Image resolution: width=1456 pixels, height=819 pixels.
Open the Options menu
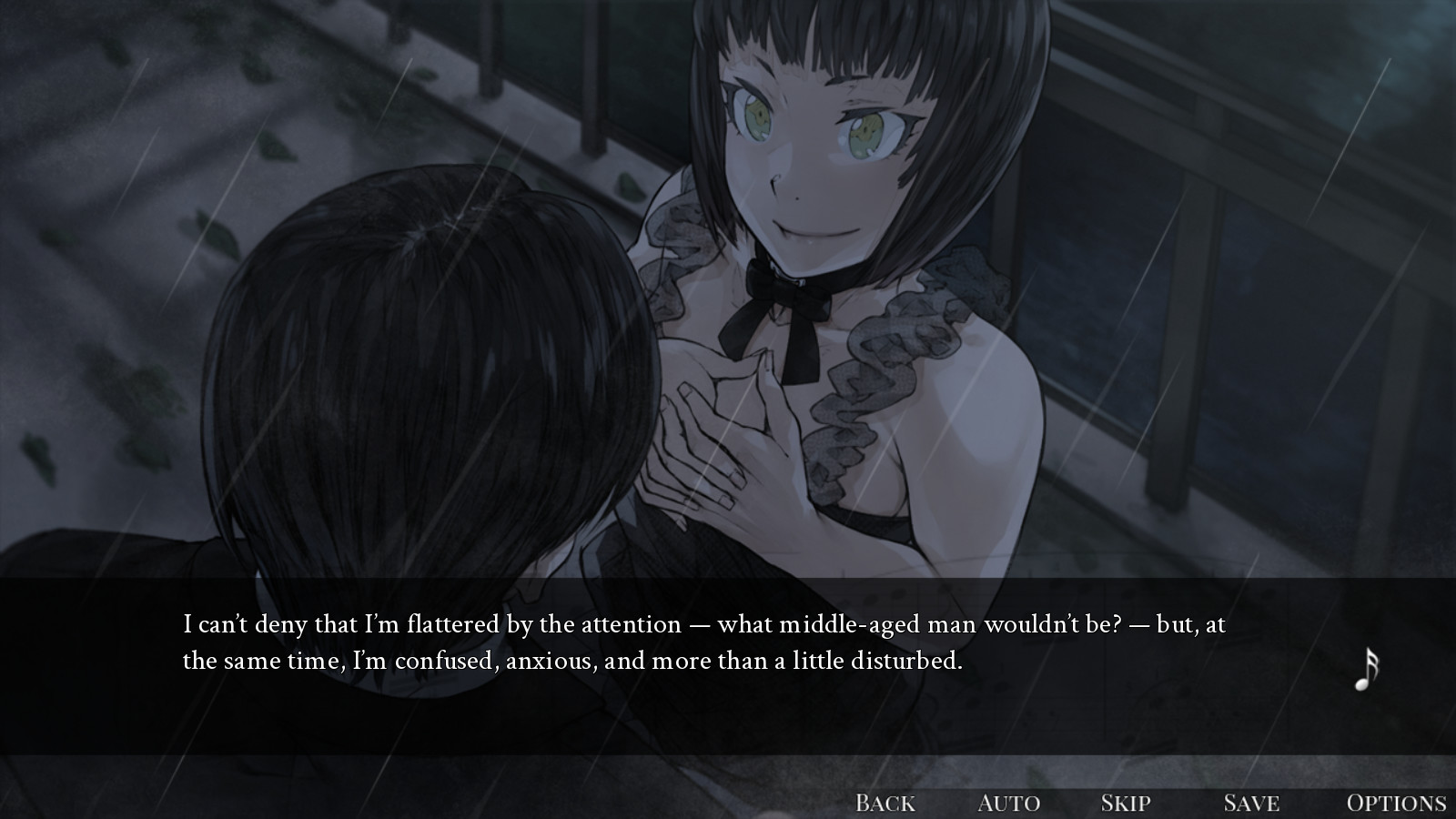[x=1396, y=803]
